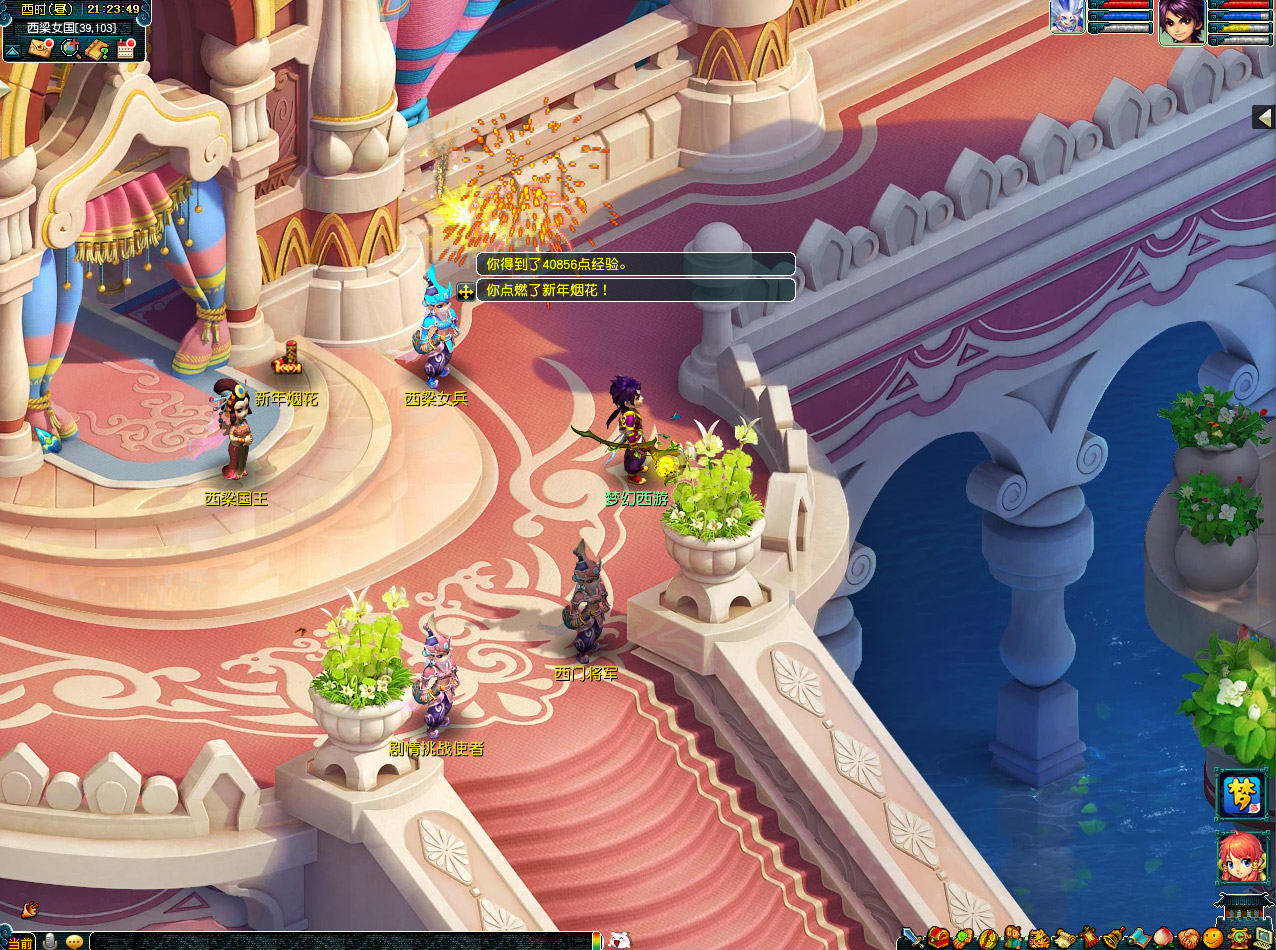Open the help book with question mark
The image size is (1276, 950).
[98, 49]
